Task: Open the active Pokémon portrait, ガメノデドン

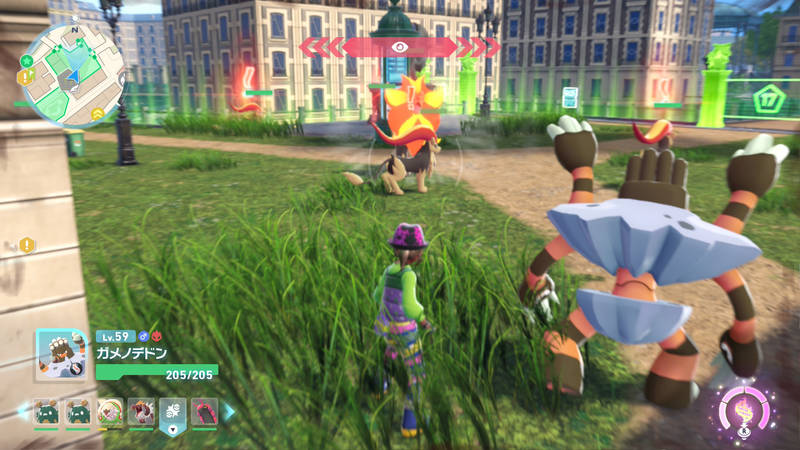Action: (x=62, y=356)
